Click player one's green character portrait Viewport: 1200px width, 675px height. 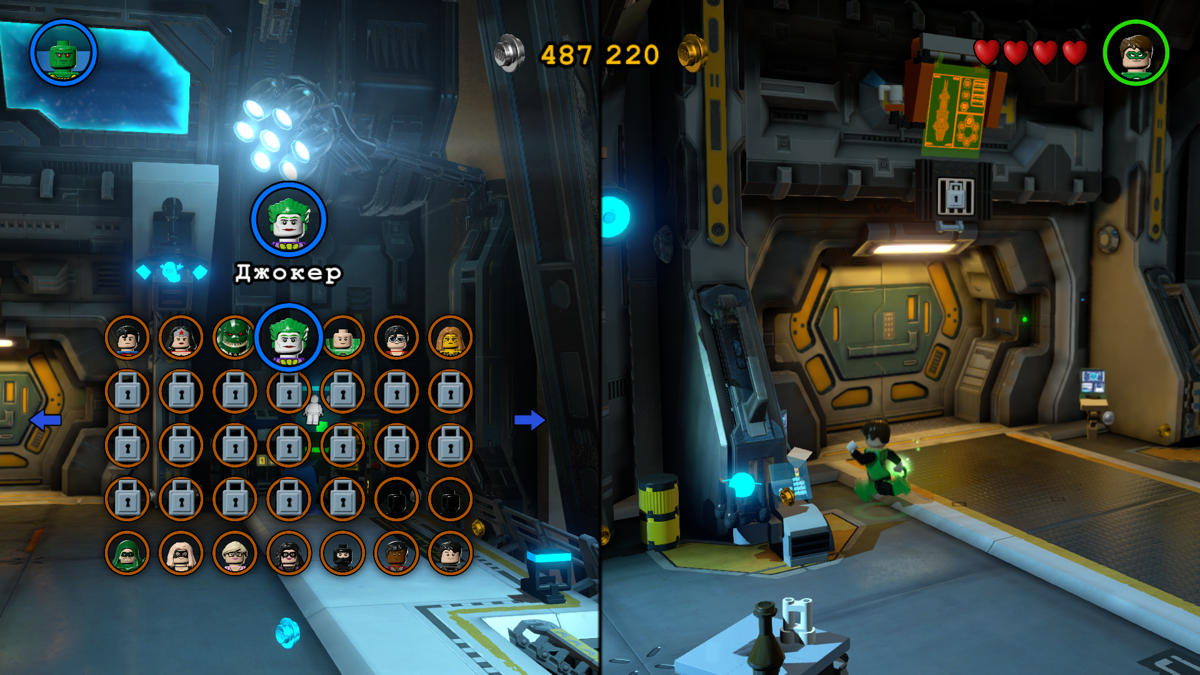(x=63, y=52)
